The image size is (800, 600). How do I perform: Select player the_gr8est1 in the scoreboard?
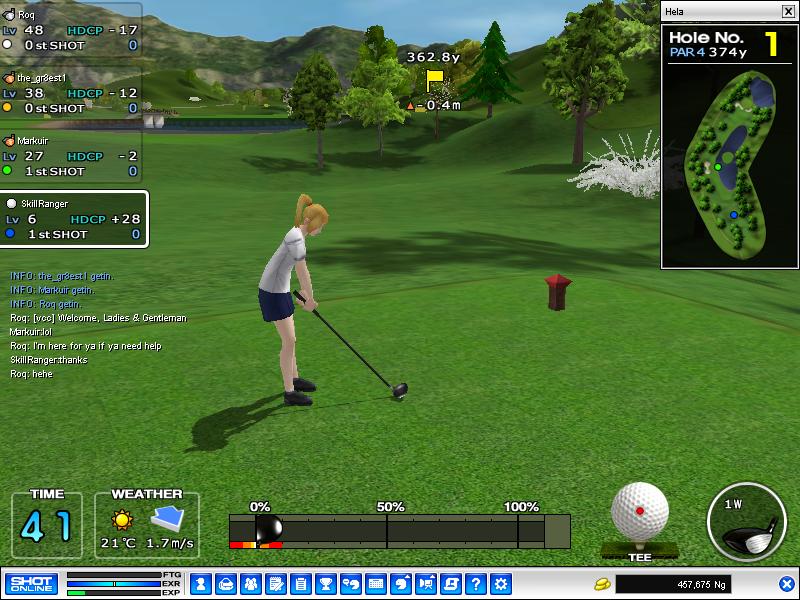coord(70,92)
